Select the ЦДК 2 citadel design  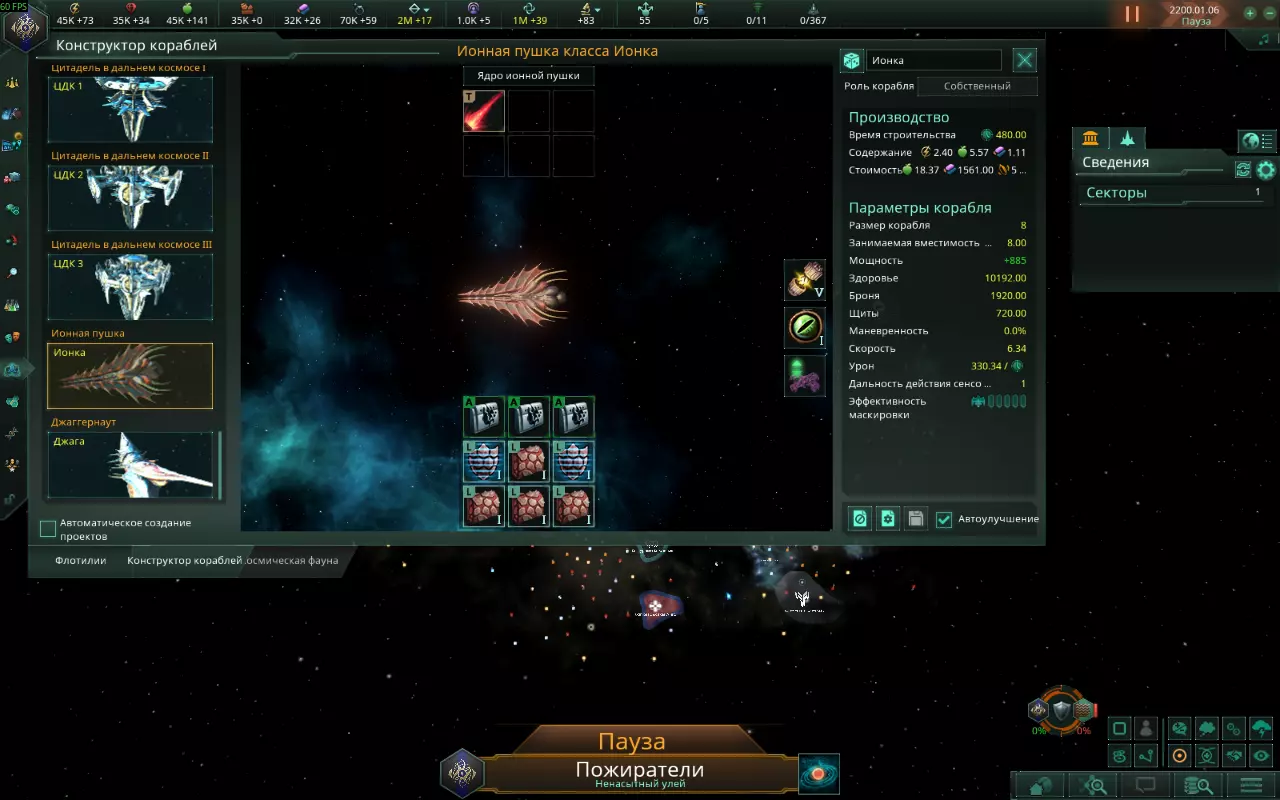[130, 198]
